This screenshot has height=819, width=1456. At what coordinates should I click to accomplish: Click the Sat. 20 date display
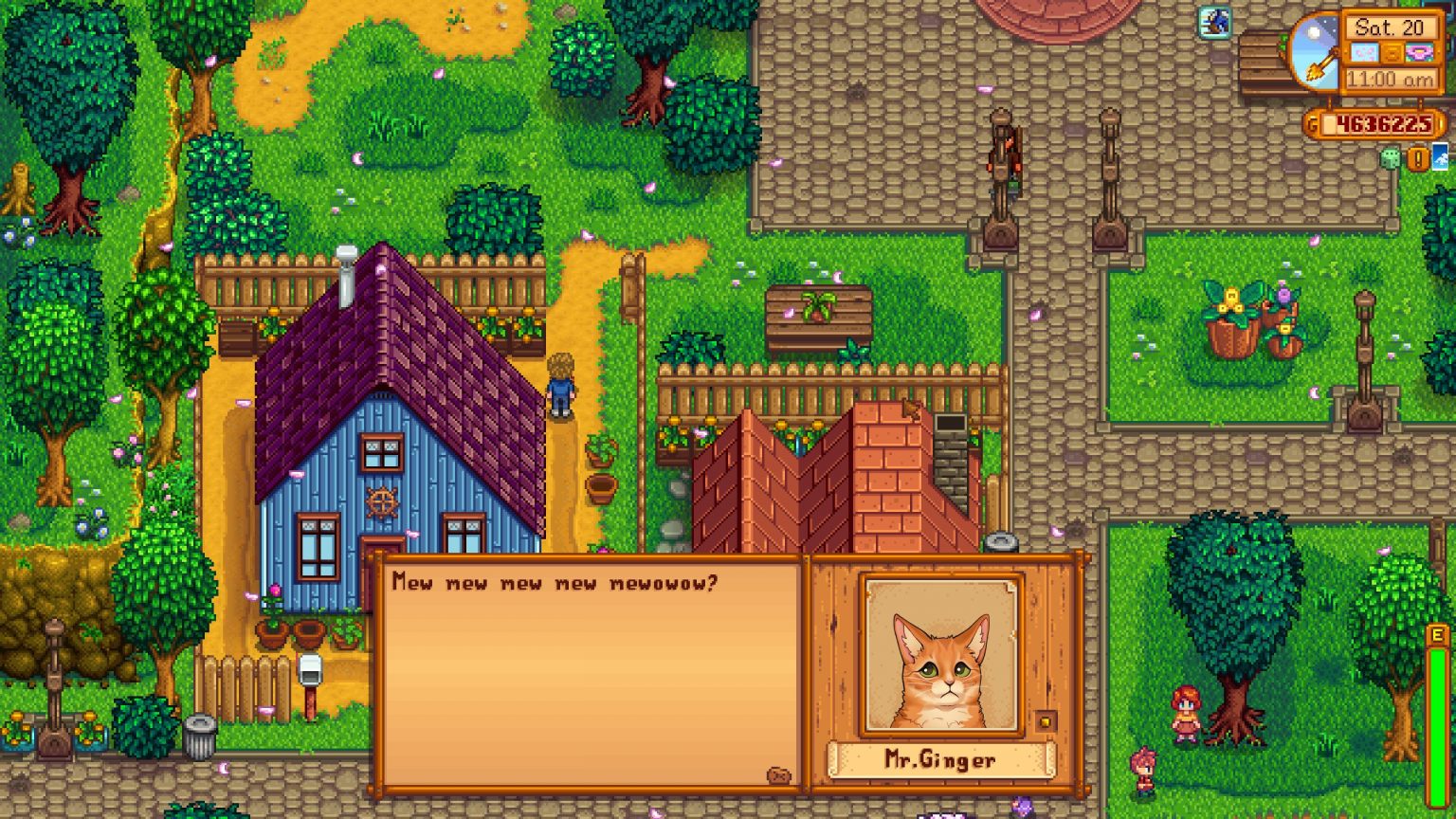1392,28
